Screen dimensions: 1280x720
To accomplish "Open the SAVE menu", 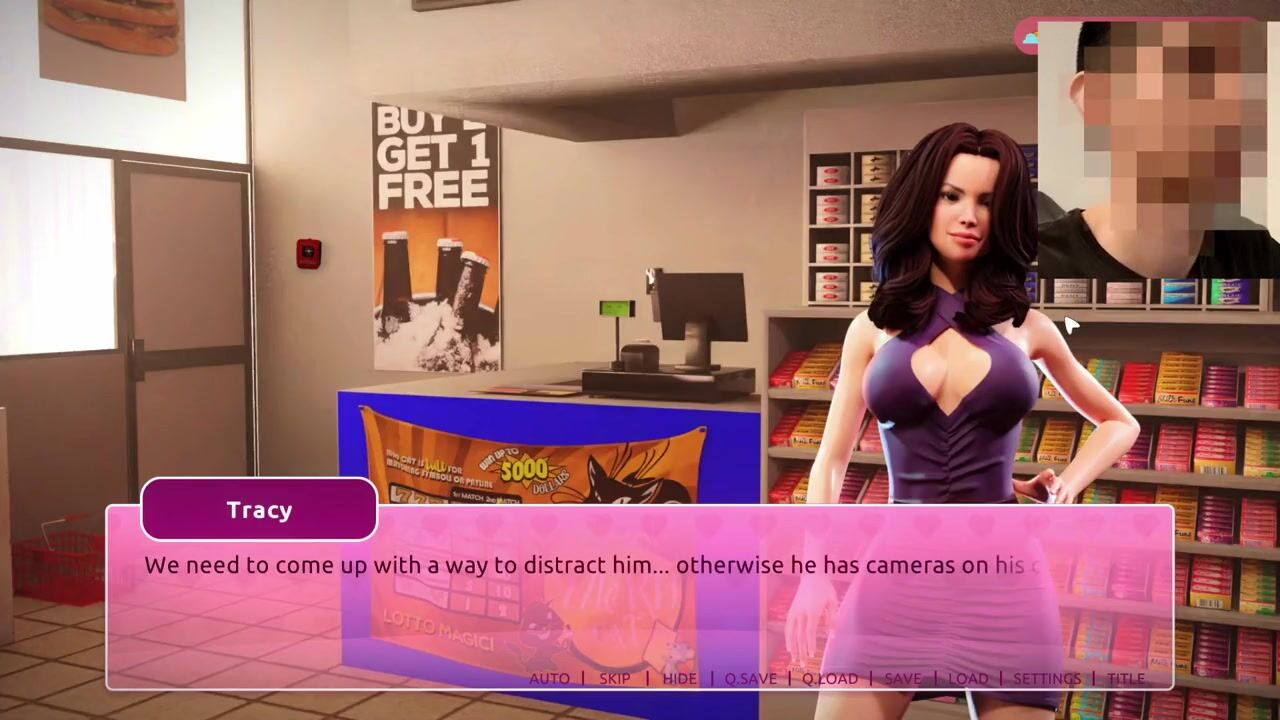I will (x=902, y=678).
